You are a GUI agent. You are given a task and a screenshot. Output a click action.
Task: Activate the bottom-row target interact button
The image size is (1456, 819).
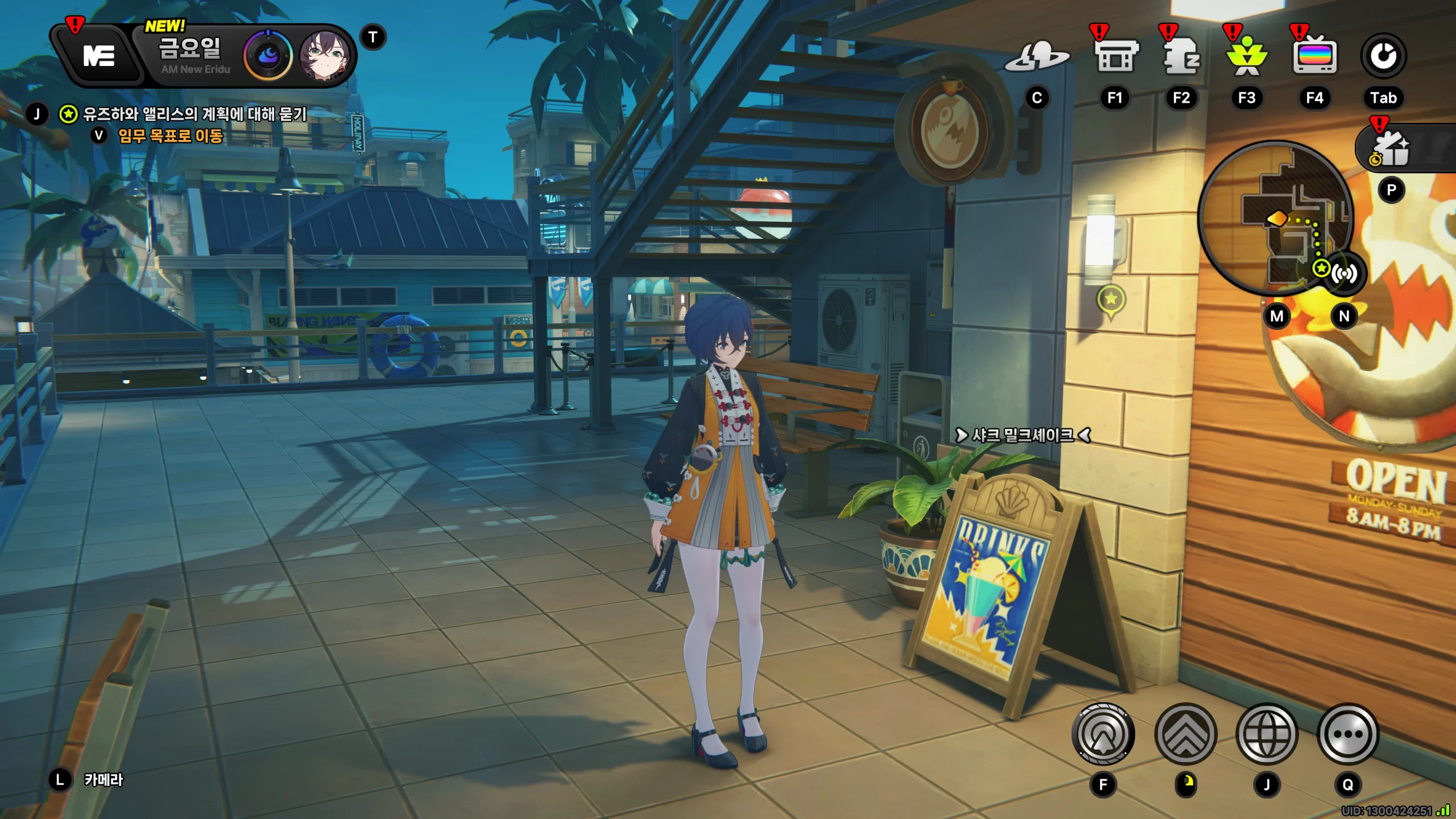(x=1103, y=734)
